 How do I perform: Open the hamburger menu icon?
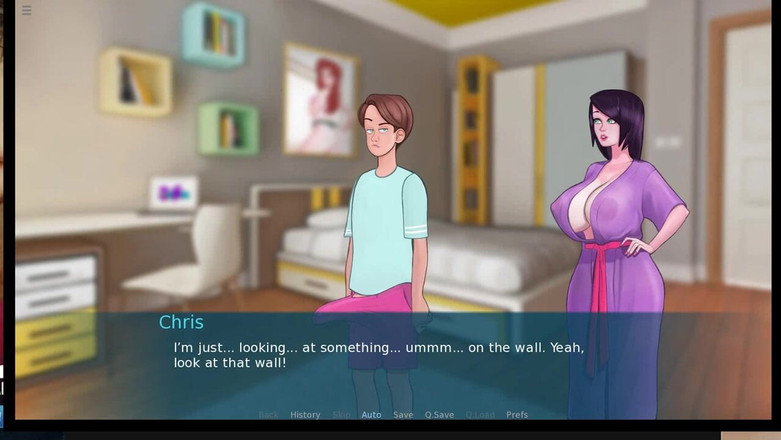tap(26, 11)
